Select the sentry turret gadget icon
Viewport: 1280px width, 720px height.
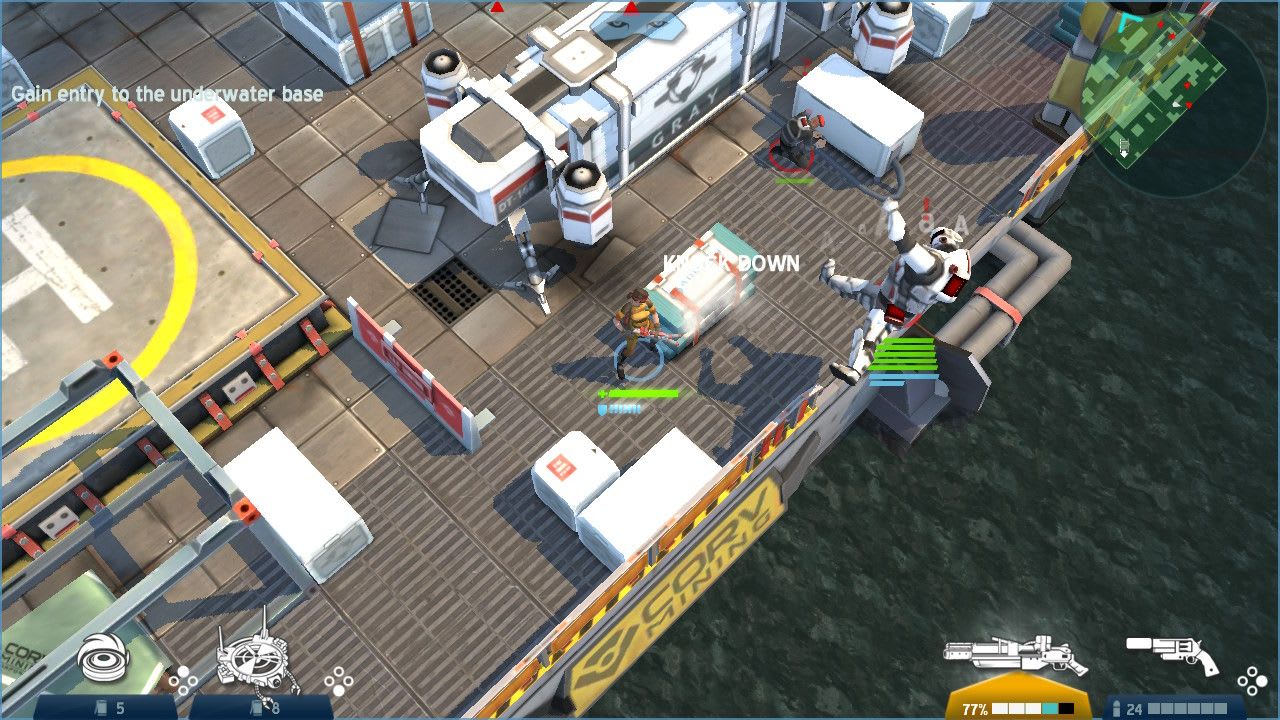[x=255, y=660]
